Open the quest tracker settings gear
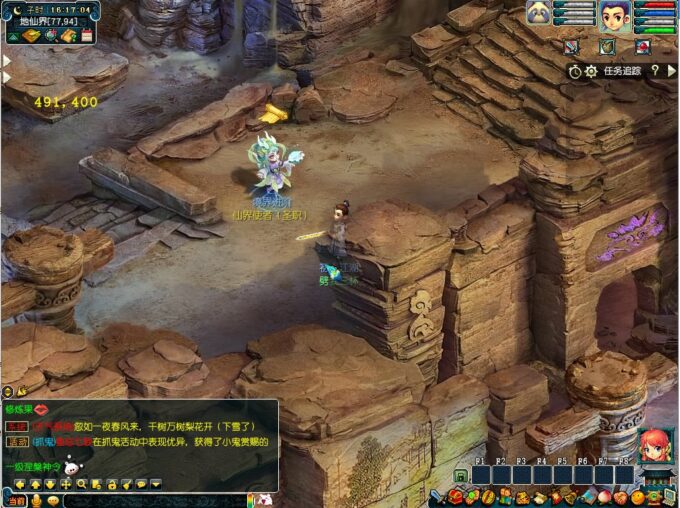 tap(591, 71)
